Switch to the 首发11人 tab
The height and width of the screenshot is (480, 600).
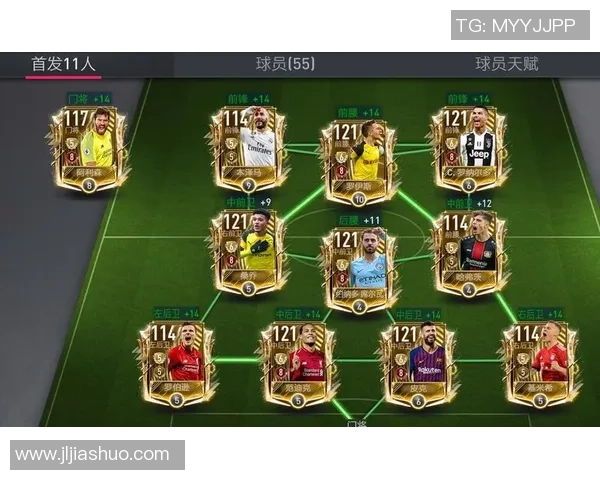[x=63, y=64]
